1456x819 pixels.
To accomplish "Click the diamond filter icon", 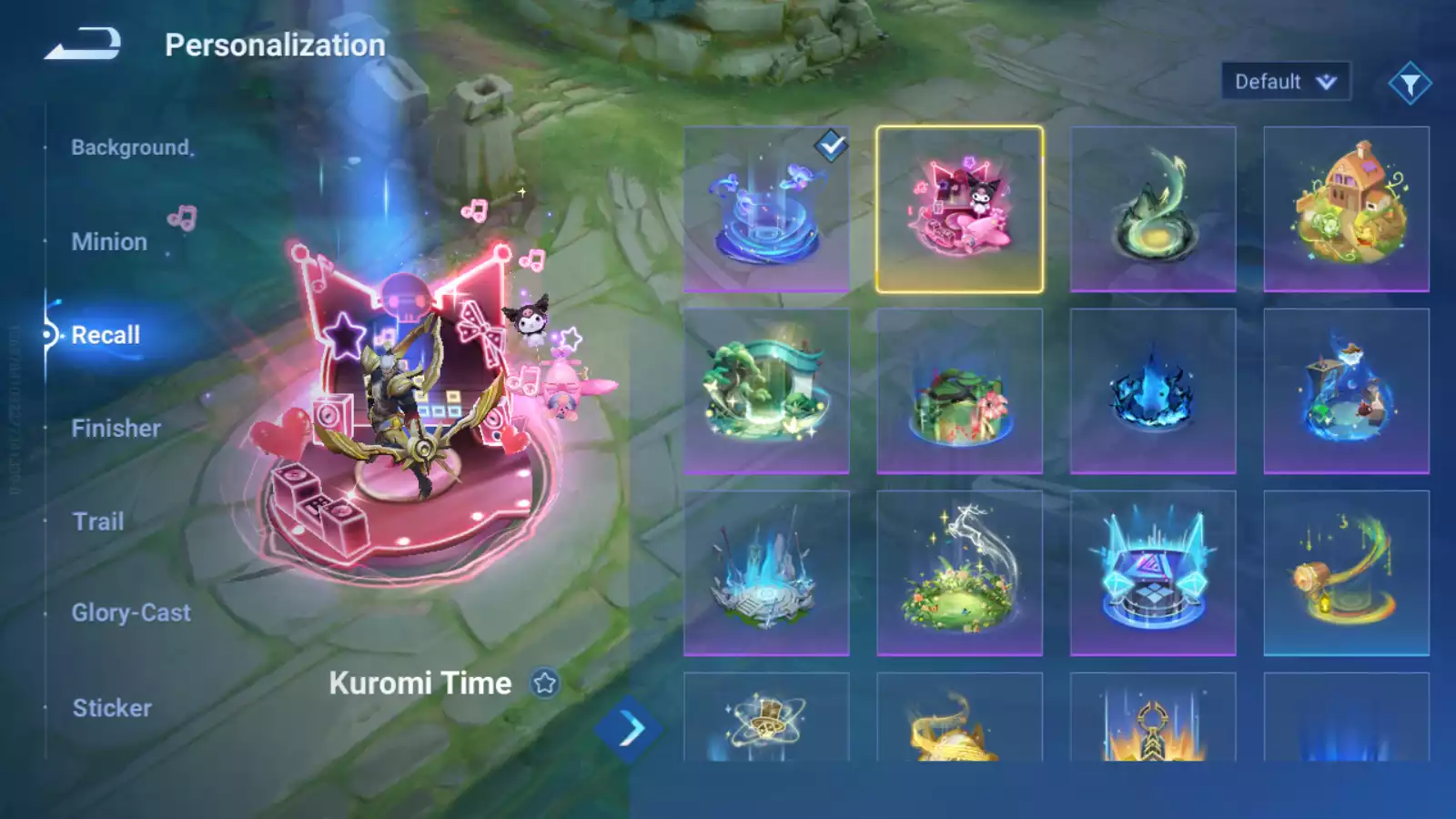I will click(1410, 84).
